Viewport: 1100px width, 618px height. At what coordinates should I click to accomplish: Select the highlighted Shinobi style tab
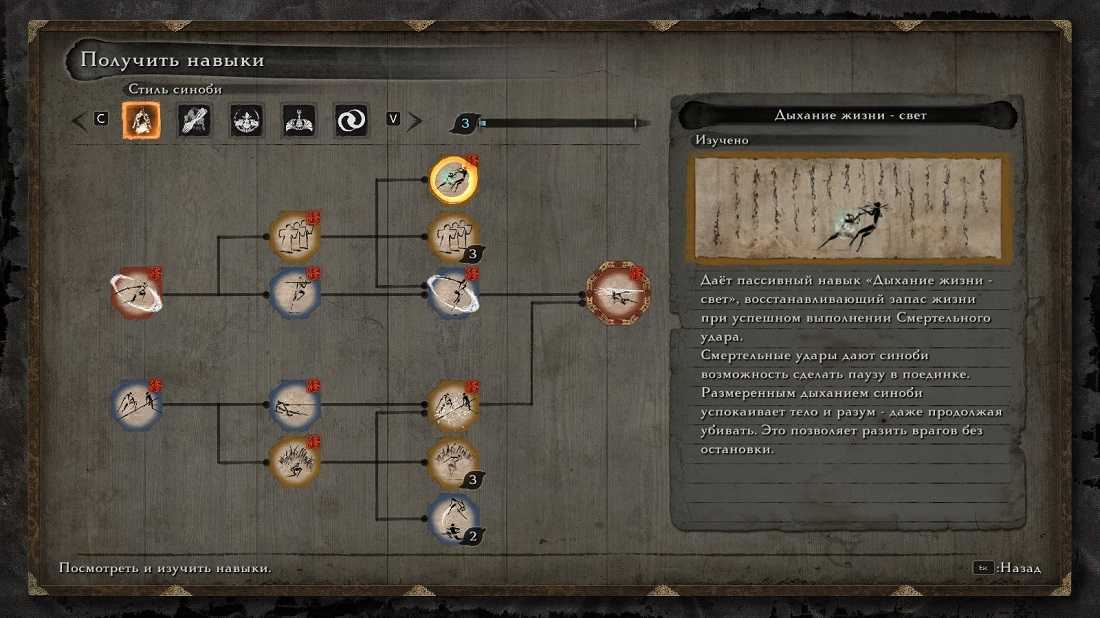tap(141, 121)
